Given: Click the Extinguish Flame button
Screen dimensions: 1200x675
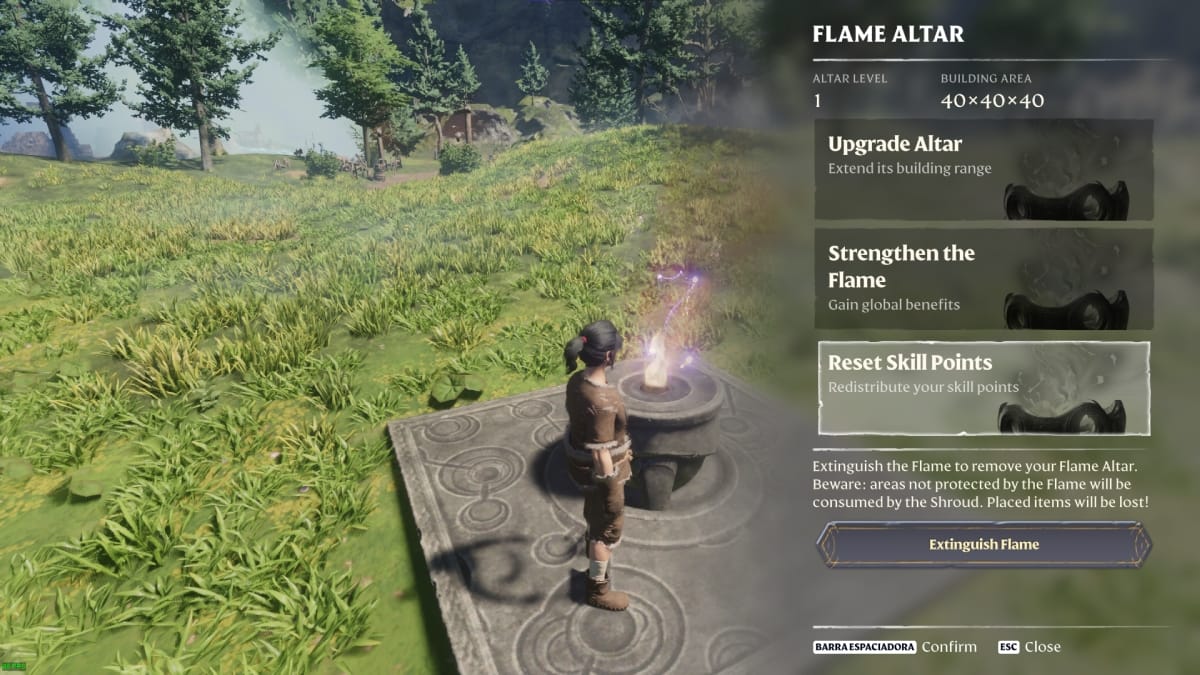Looking at the screenshot, I should (x=983, y=545).
